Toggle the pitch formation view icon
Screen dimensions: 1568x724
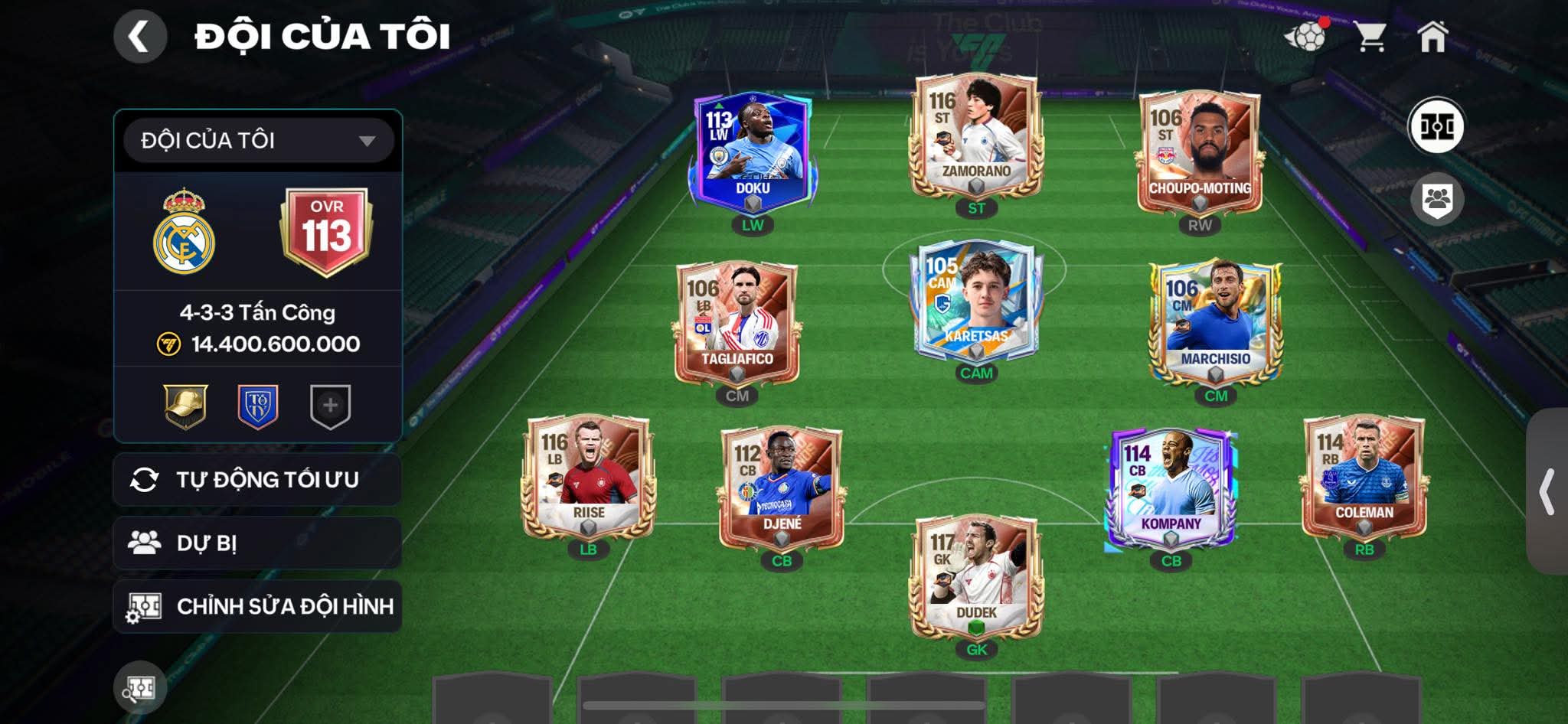coord(1436,126)
